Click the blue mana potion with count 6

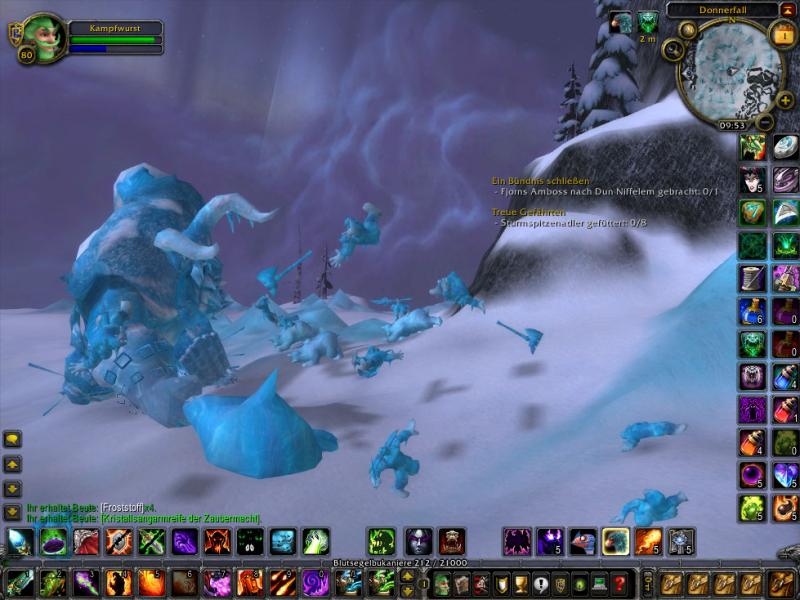[x=752, y=310]
